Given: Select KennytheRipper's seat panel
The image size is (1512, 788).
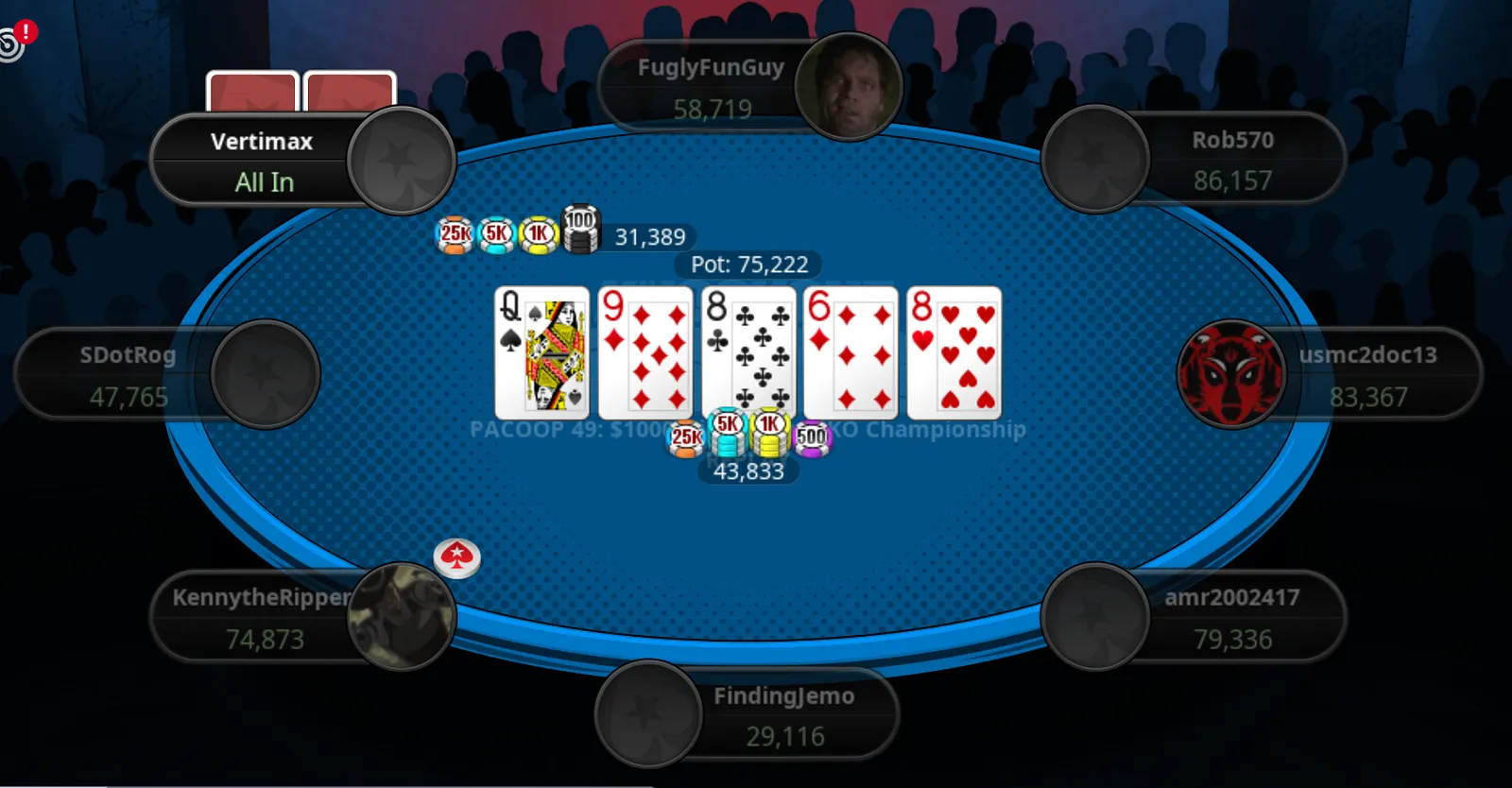Looking at the screenshot, I should (x=263, y=618).
